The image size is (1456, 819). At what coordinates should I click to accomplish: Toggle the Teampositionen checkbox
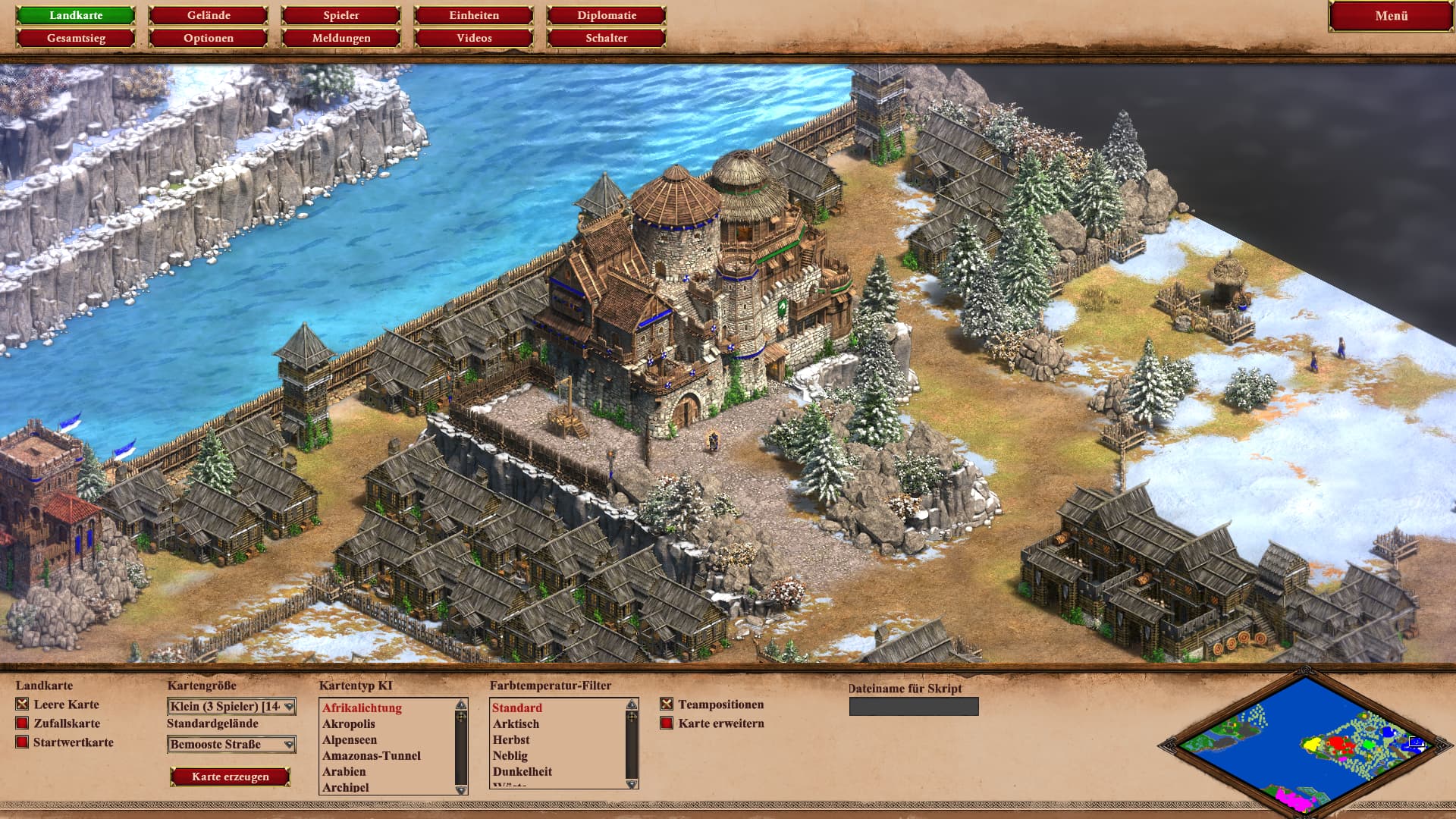tap(667, 704)
